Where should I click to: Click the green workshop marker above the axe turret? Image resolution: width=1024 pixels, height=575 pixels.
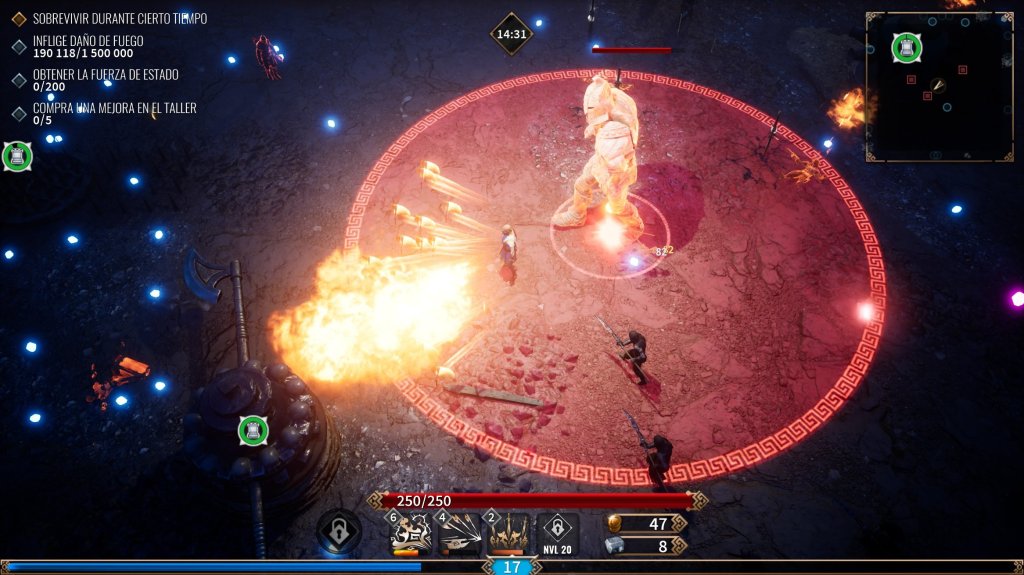pos(253,431)
